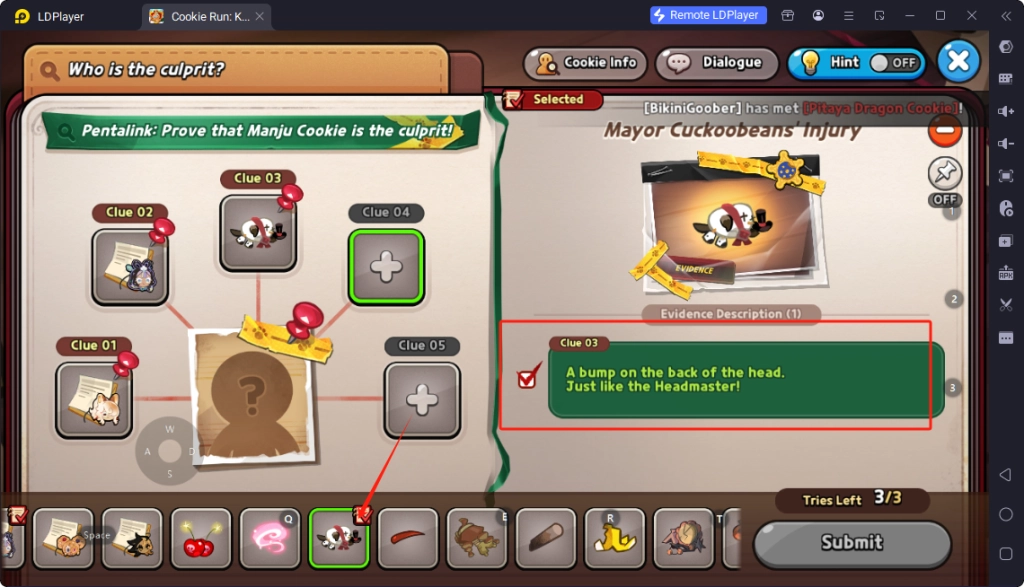
Task: Open the Dialogue log
Action: point(717,63)
